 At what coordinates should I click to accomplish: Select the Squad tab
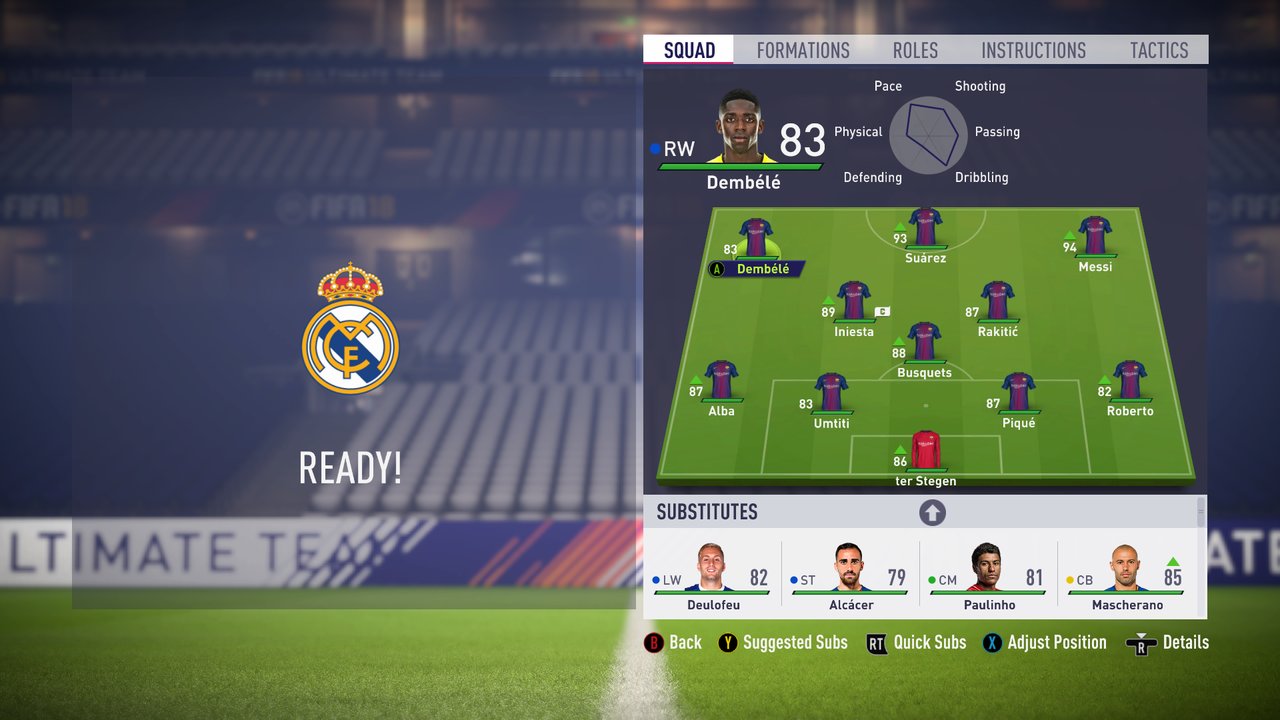(689, 50)
